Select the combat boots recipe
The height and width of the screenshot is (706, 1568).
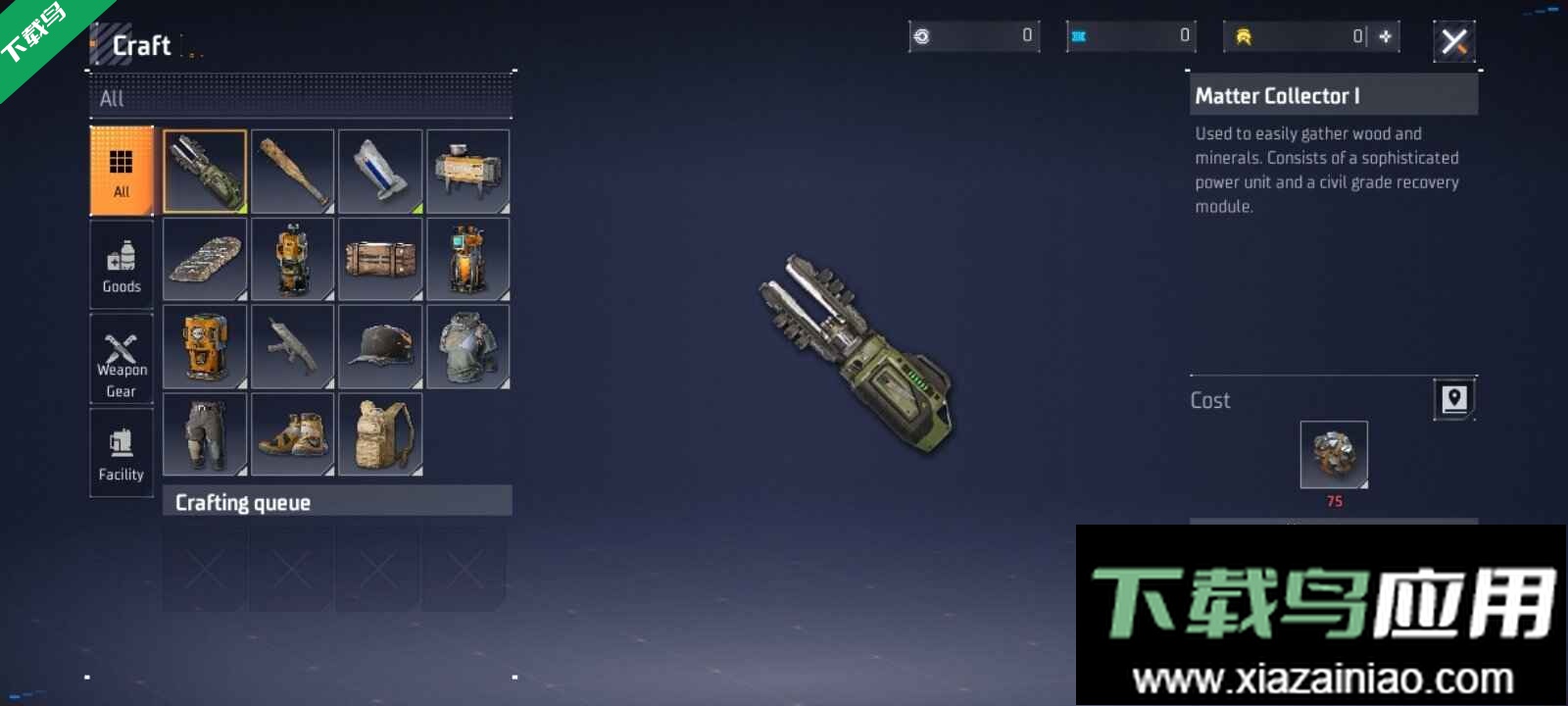tap(292, 433)
